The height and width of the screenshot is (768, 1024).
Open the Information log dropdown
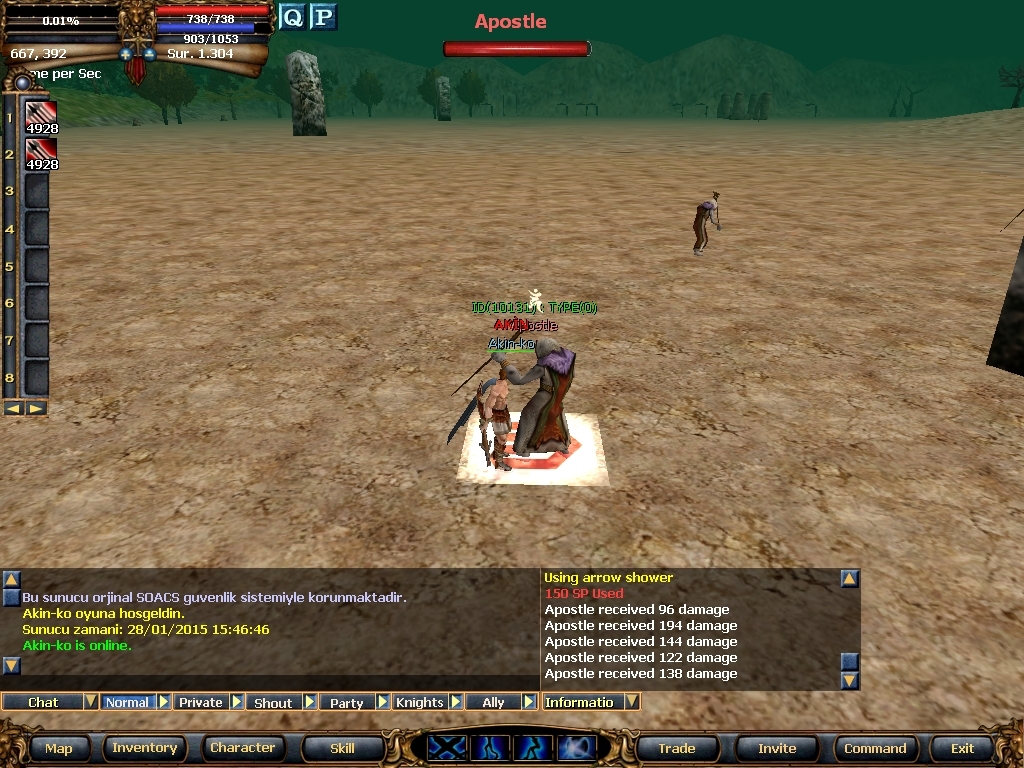(632, 702)
